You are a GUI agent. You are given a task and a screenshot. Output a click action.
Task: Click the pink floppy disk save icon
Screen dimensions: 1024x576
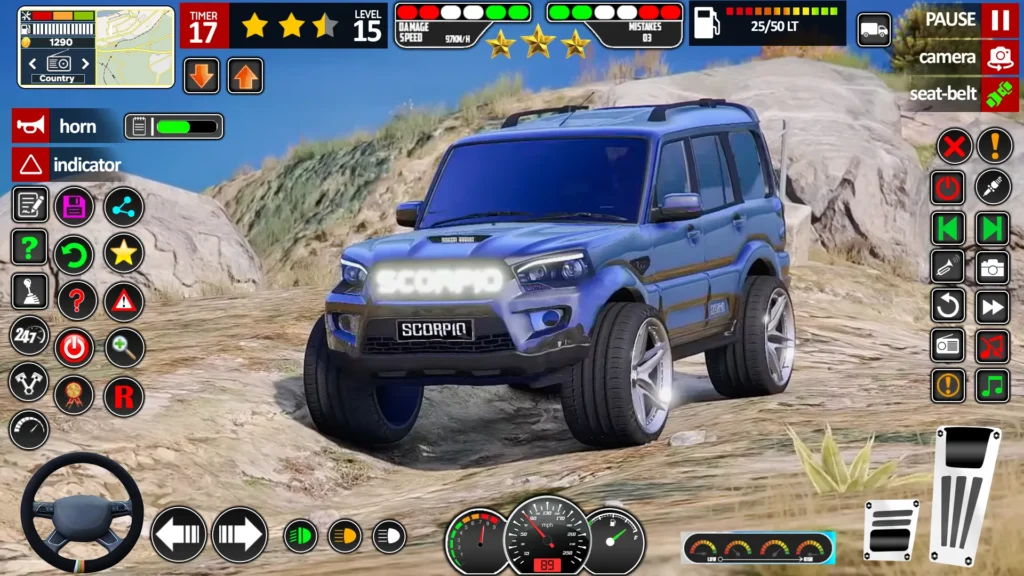pyautogui.click(x=74, y=206)
